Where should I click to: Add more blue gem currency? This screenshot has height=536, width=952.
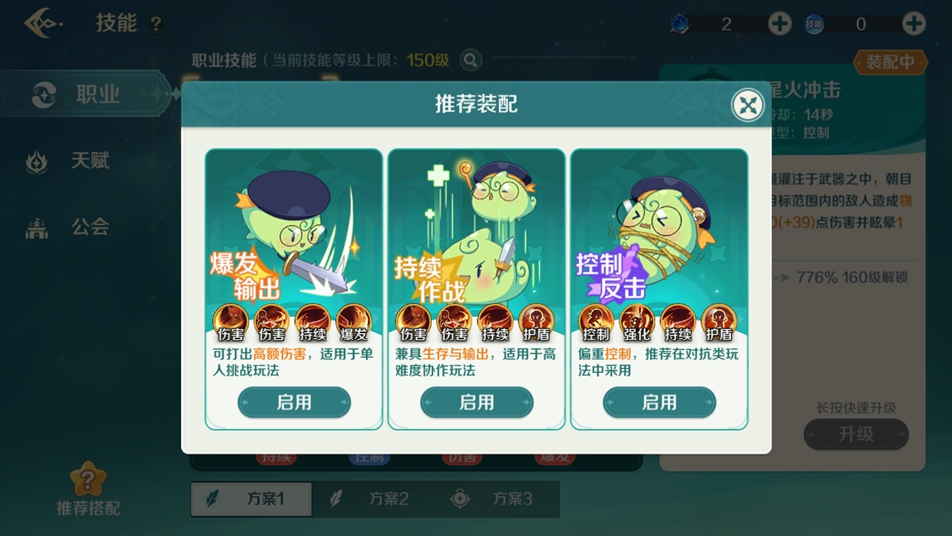pyautogui.click(x=779, y=24)
